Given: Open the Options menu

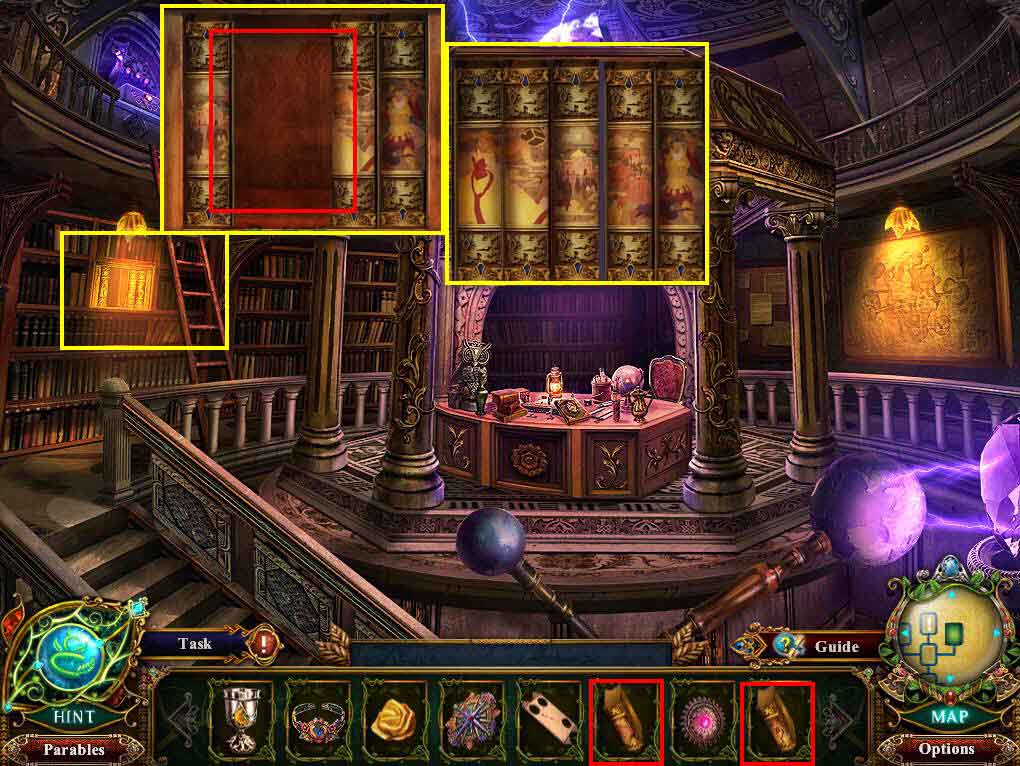Looking at the screenshot, I should point(945,748).
